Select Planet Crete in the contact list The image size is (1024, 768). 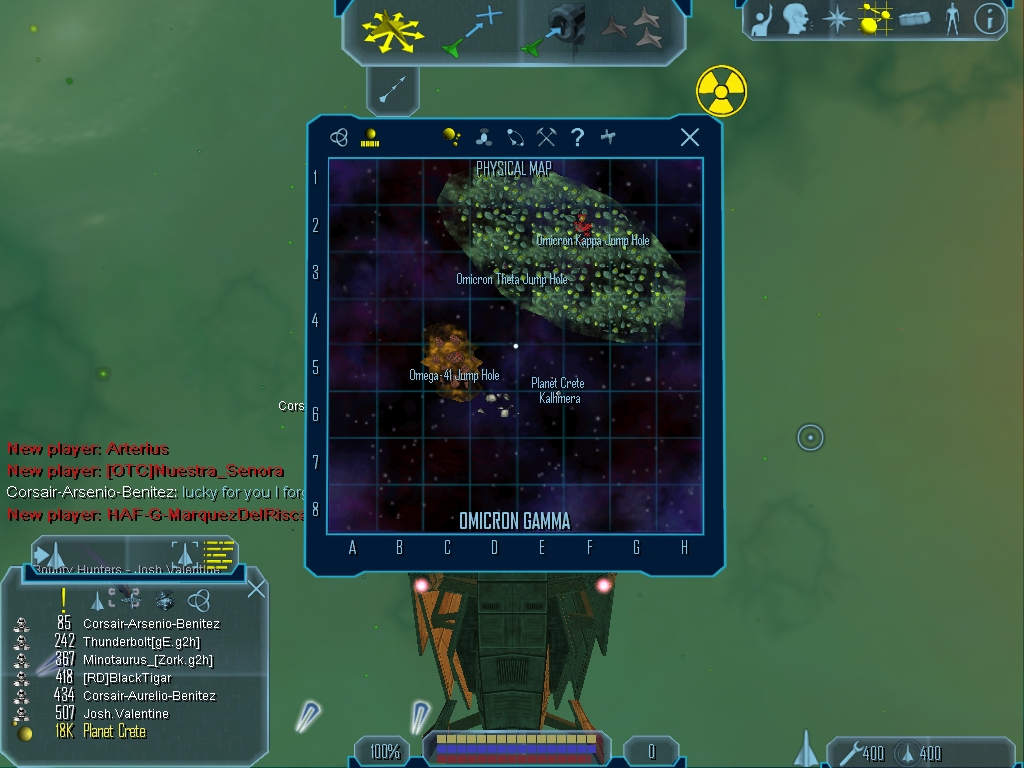click(x=114, y=732)
